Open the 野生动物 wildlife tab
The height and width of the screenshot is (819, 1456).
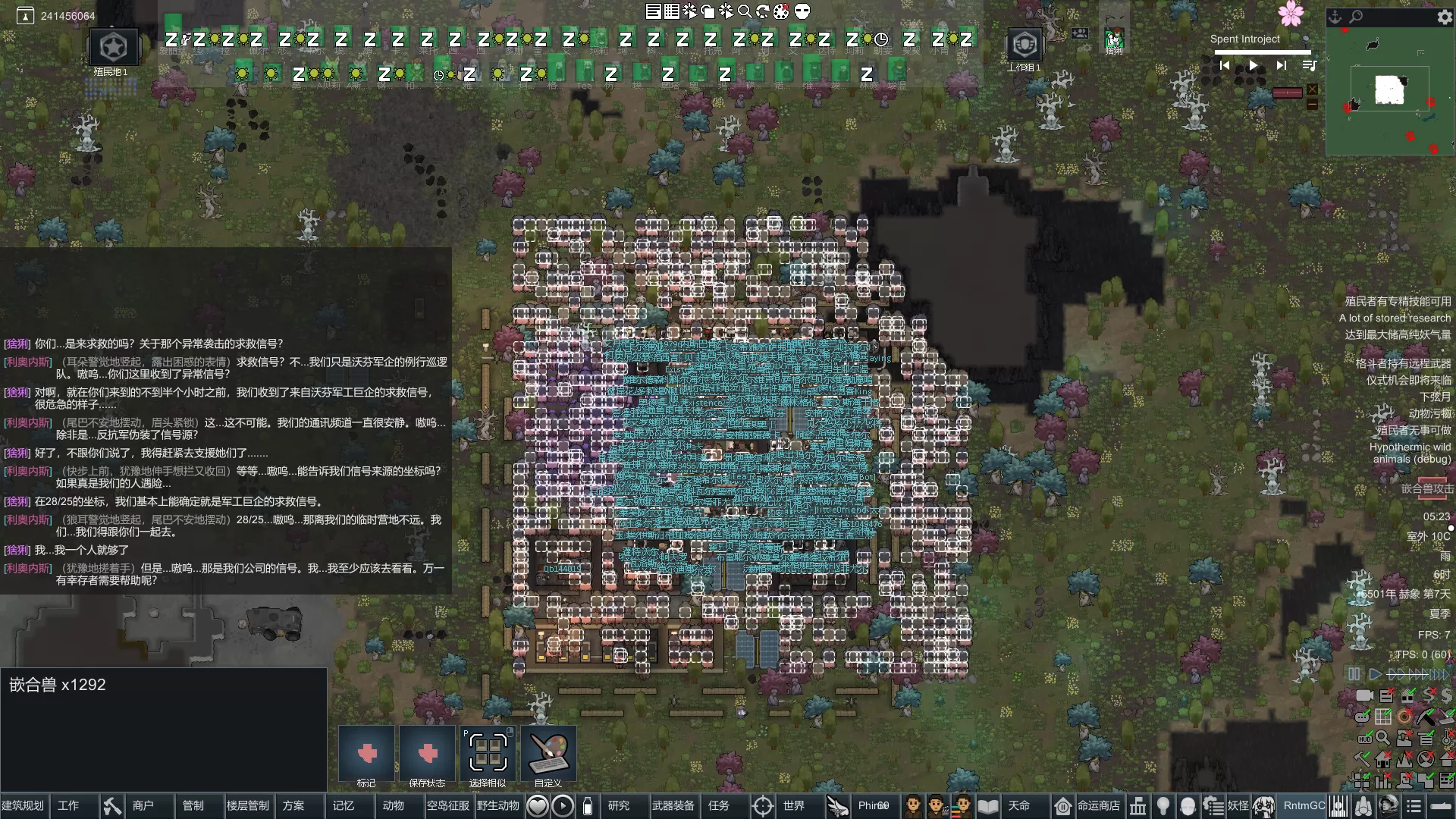pyautogui.click(x=497, y=805)
